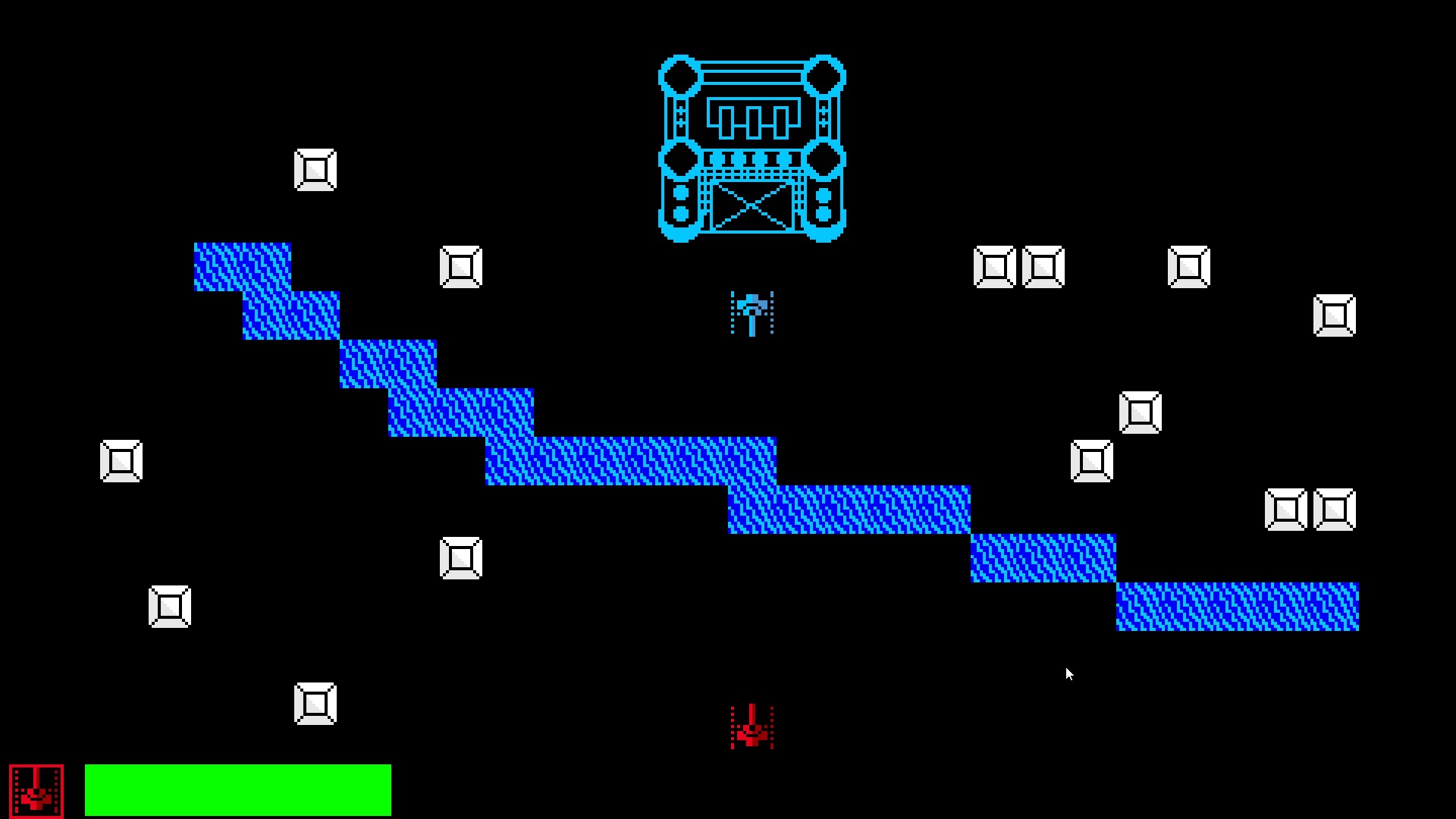Screen dimensions: 1456x819
Task: Click the machine's right-side speaker circles
Action: [x=823, y=203]
